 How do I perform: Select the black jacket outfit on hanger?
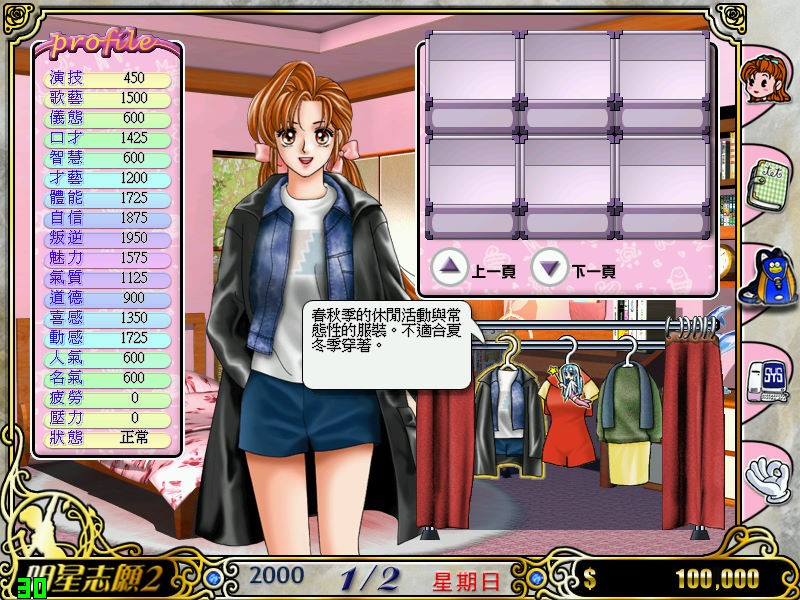509,418
